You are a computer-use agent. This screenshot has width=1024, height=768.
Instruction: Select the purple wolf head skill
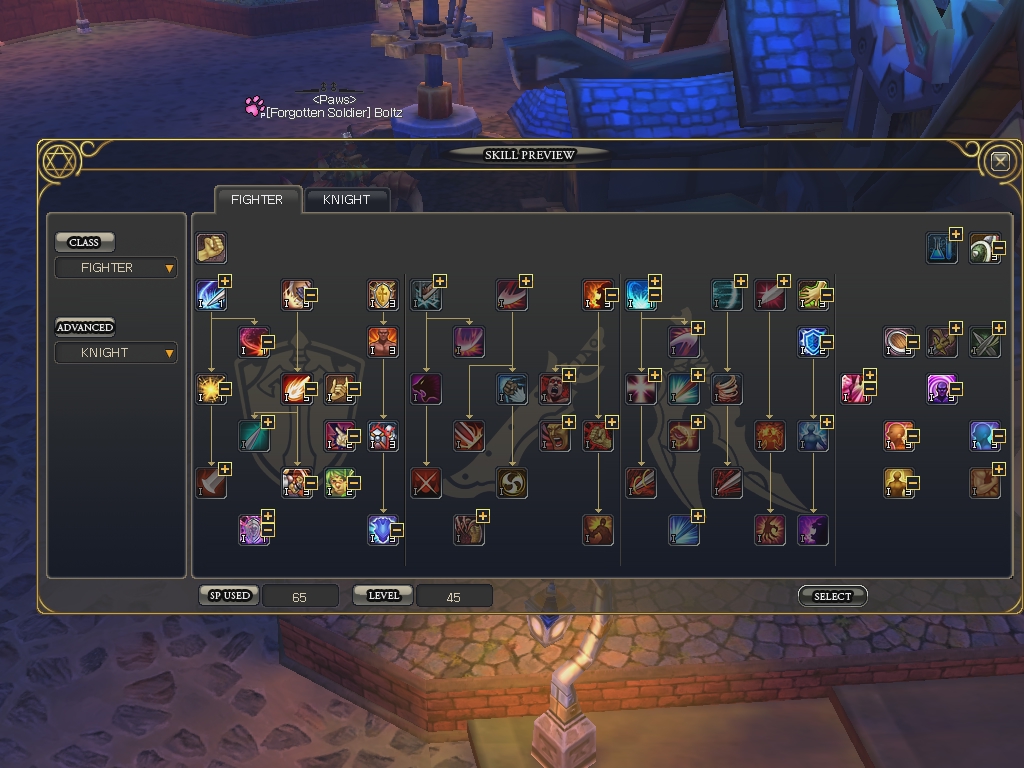(x=426, y=389)
